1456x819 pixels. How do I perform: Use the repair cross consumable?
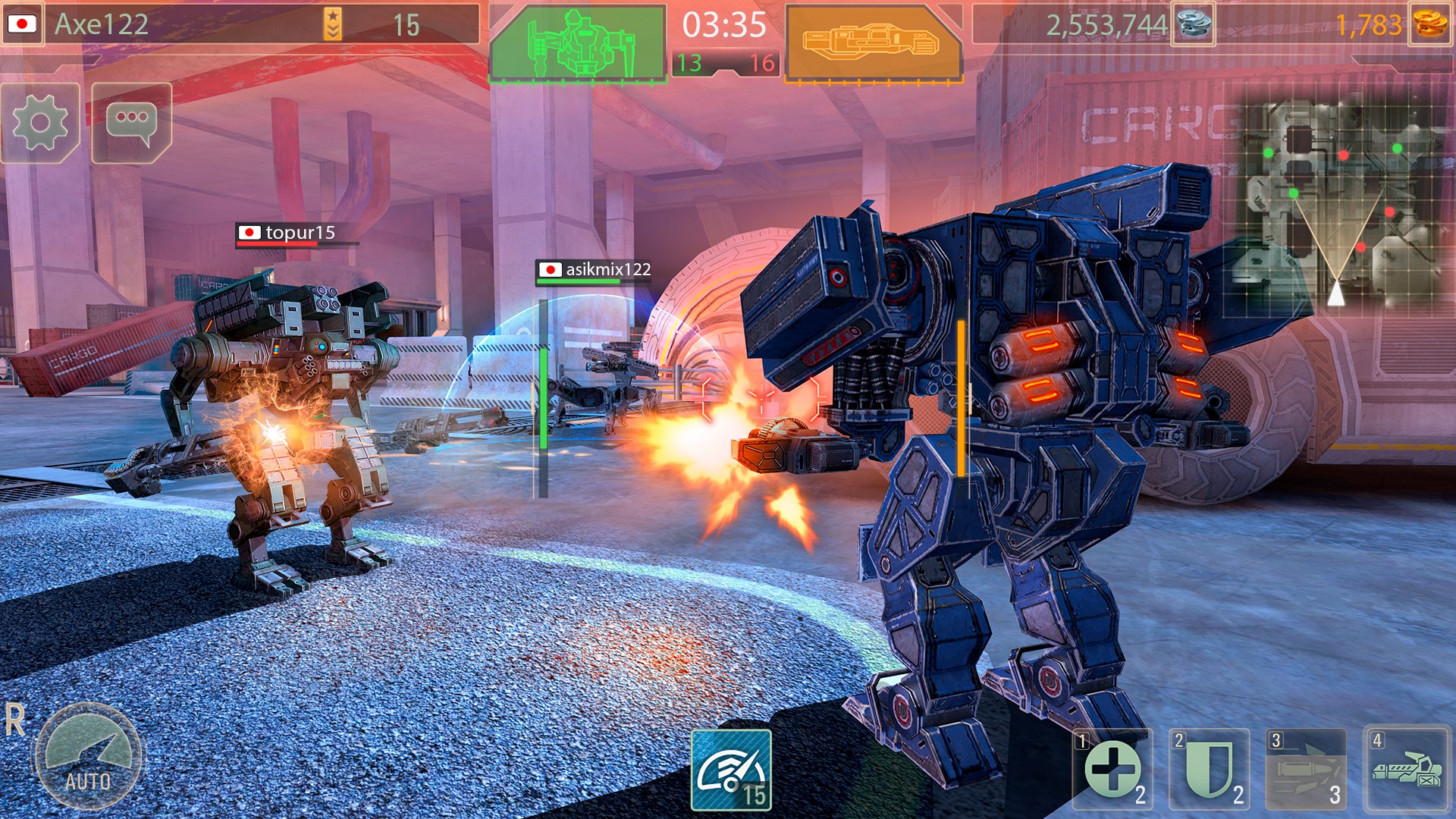(1112, 770)
